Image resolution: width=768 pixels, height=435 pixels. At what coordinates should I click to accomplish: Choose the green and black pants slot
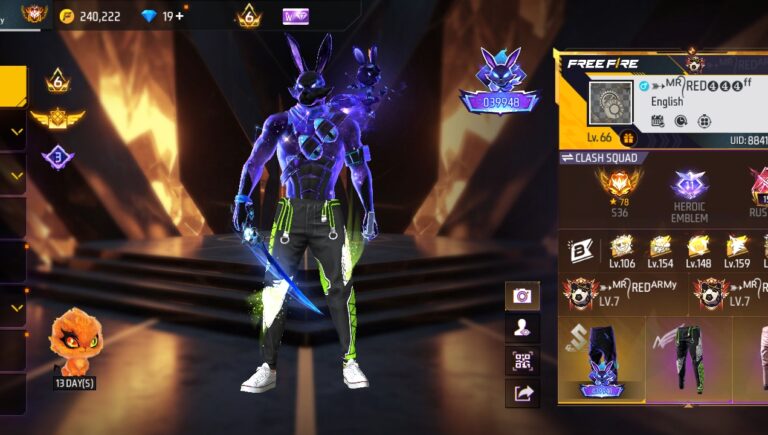[688, 358]
